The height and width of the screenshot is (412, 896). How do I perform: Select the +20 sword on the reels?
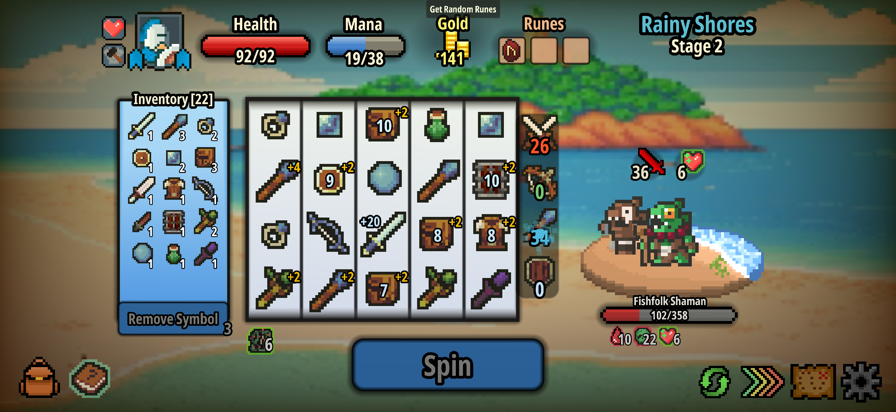click(383, 233)
